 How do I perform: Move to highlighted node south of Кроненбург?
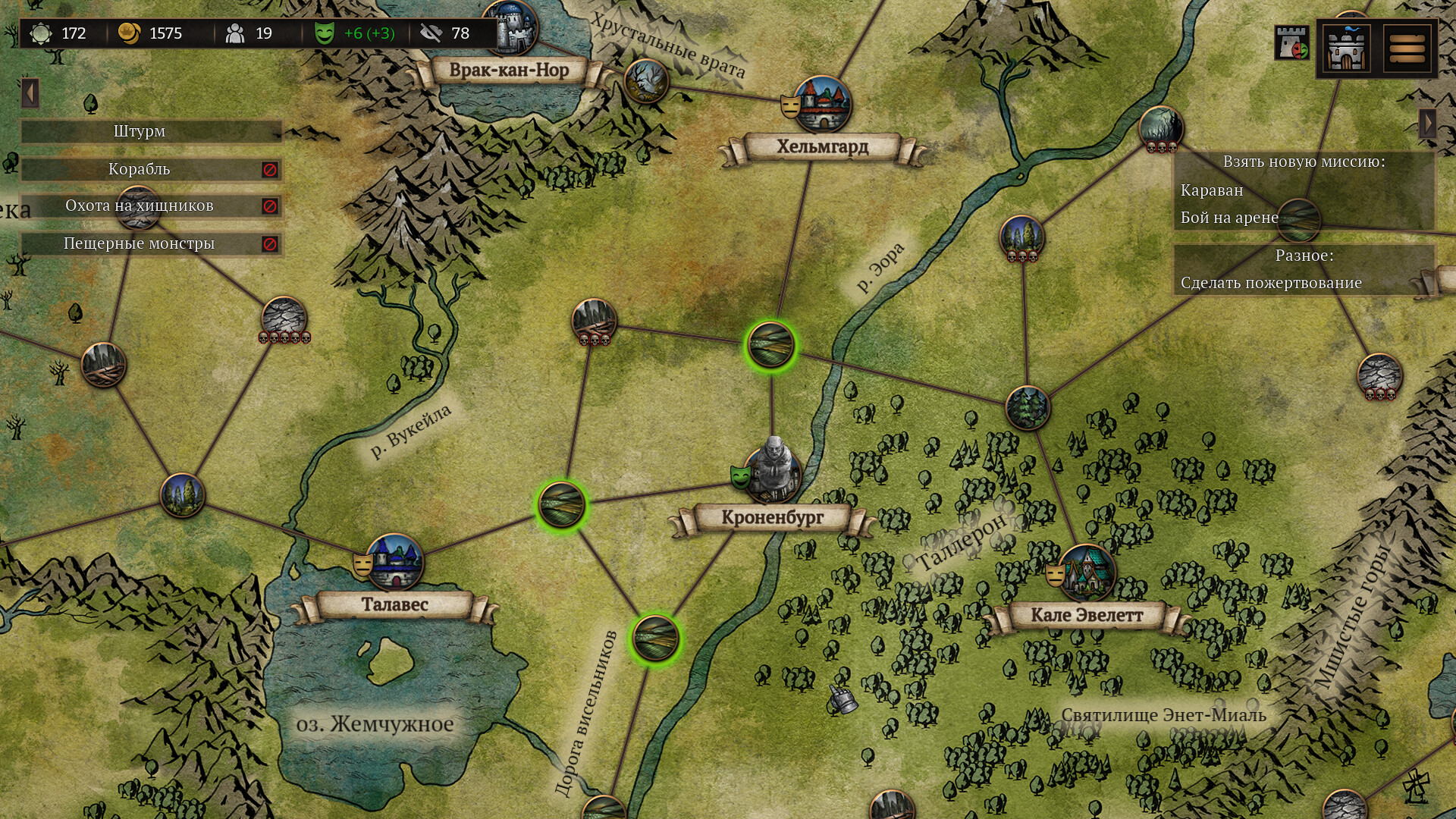655,638
